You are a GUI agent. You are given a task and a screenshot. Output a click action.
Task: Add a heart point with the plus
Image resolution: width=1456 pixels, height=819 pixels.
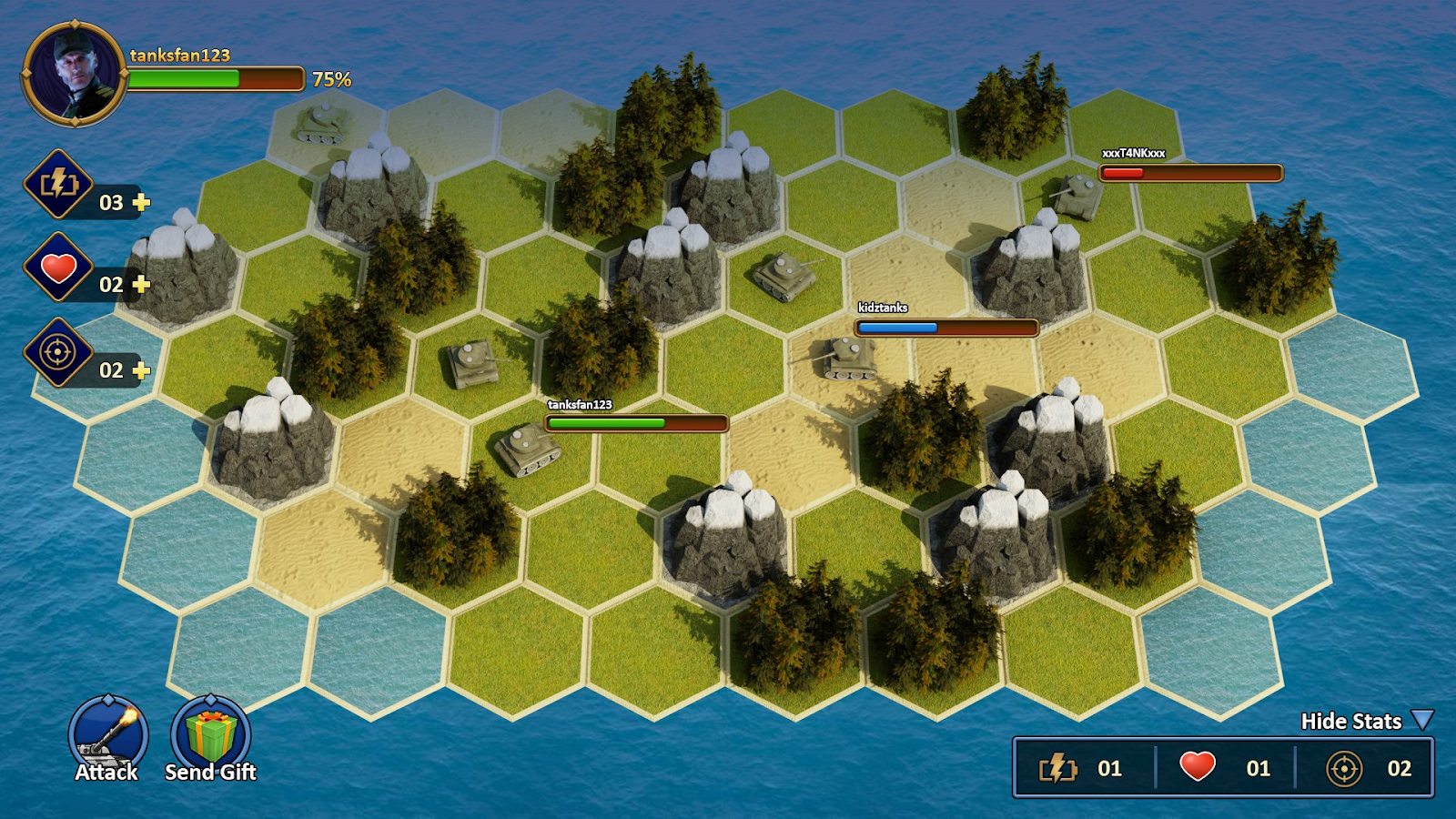point(141,285)
